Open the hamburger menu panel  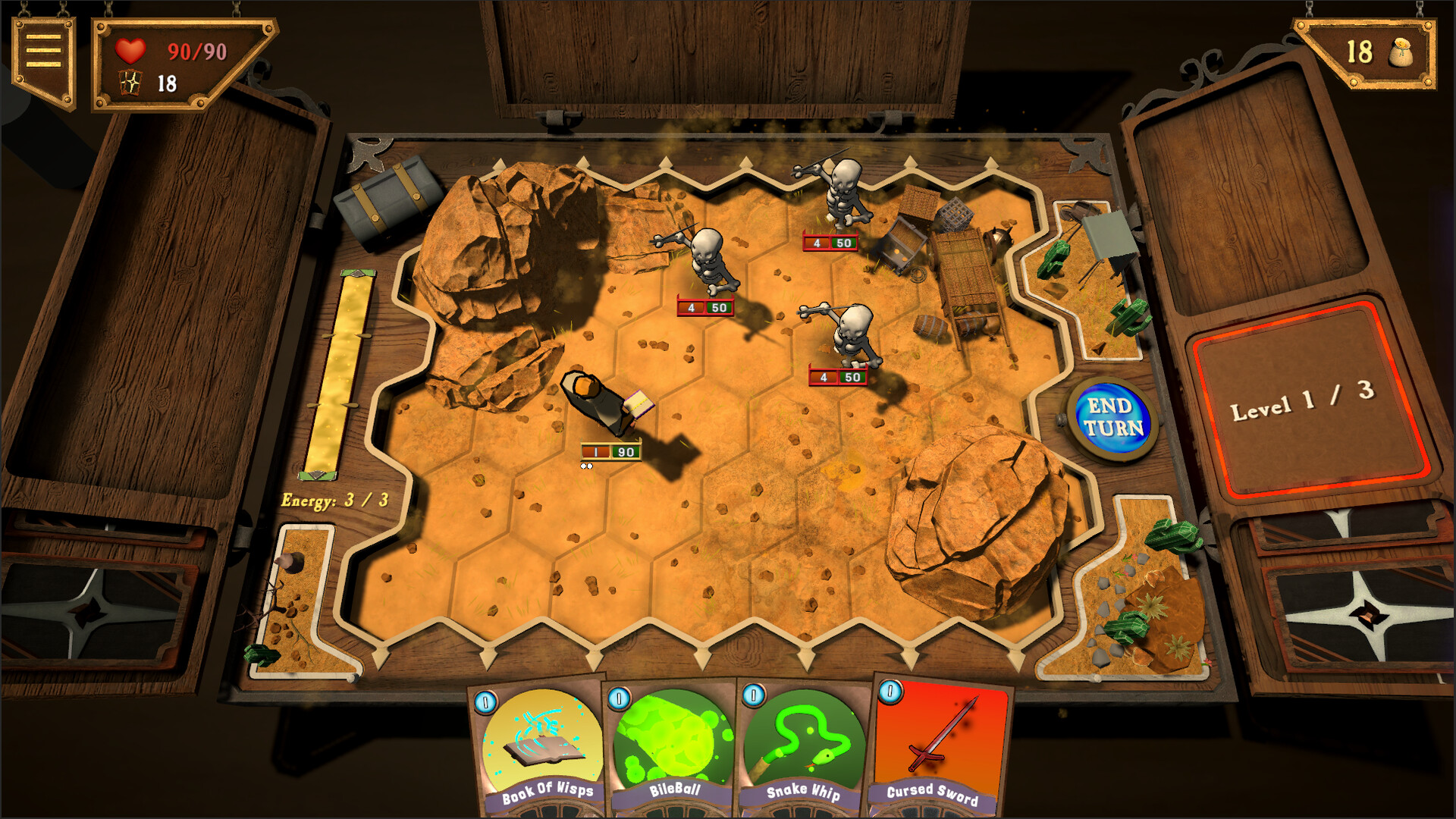45,49
